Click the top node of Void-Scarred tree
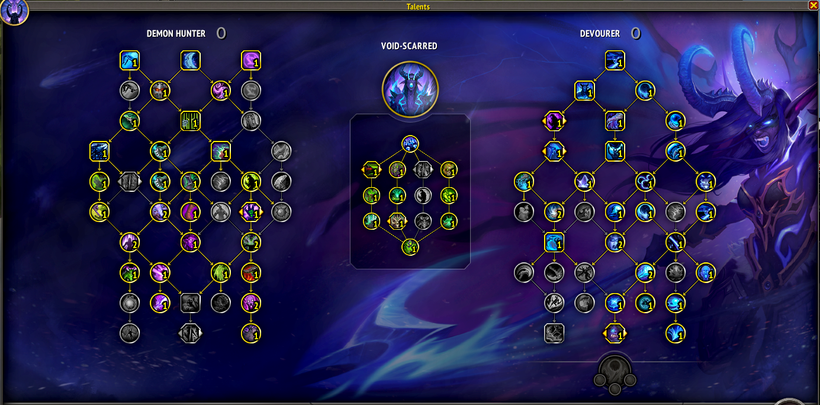 pos(410,144)
